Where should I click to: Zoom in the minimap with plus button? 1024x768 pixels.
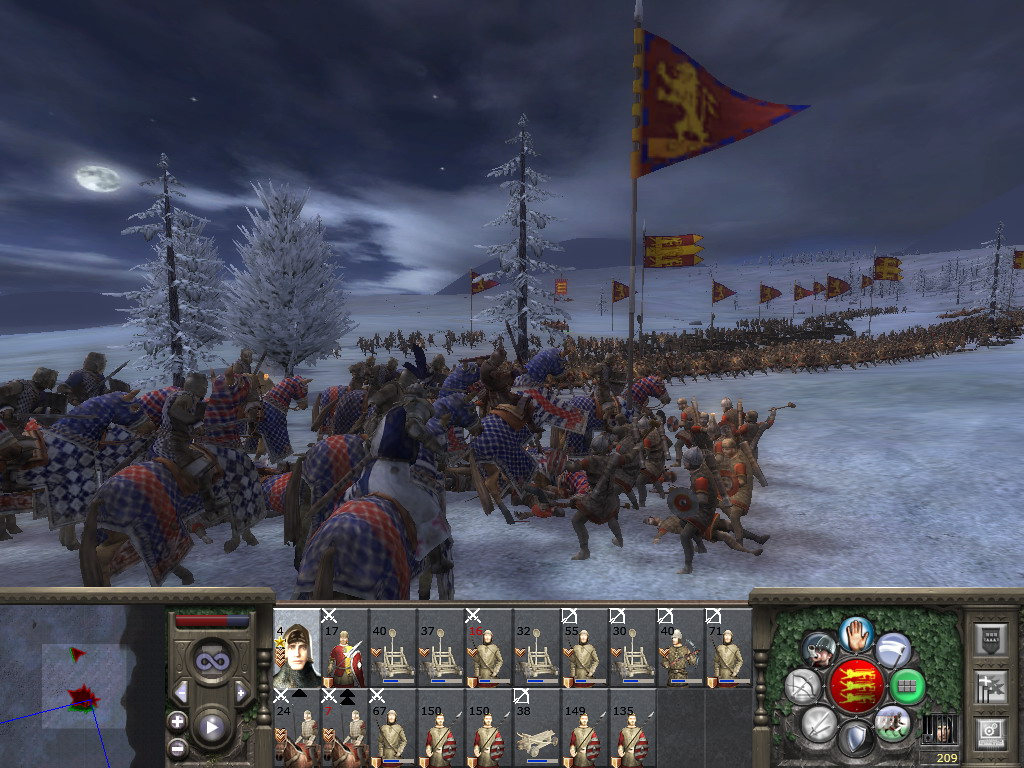[x=177, y=721]
